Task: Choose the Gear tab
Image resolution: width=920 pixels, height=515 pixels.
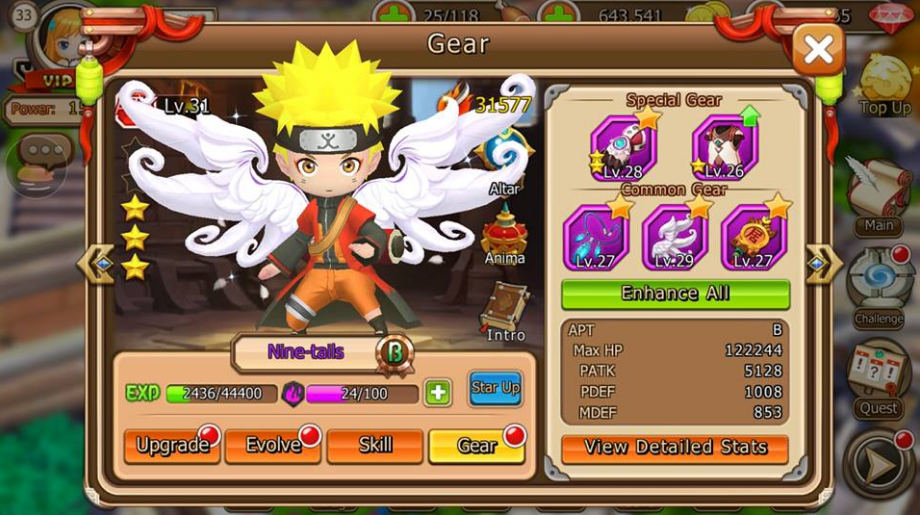Action: point(477,446)
